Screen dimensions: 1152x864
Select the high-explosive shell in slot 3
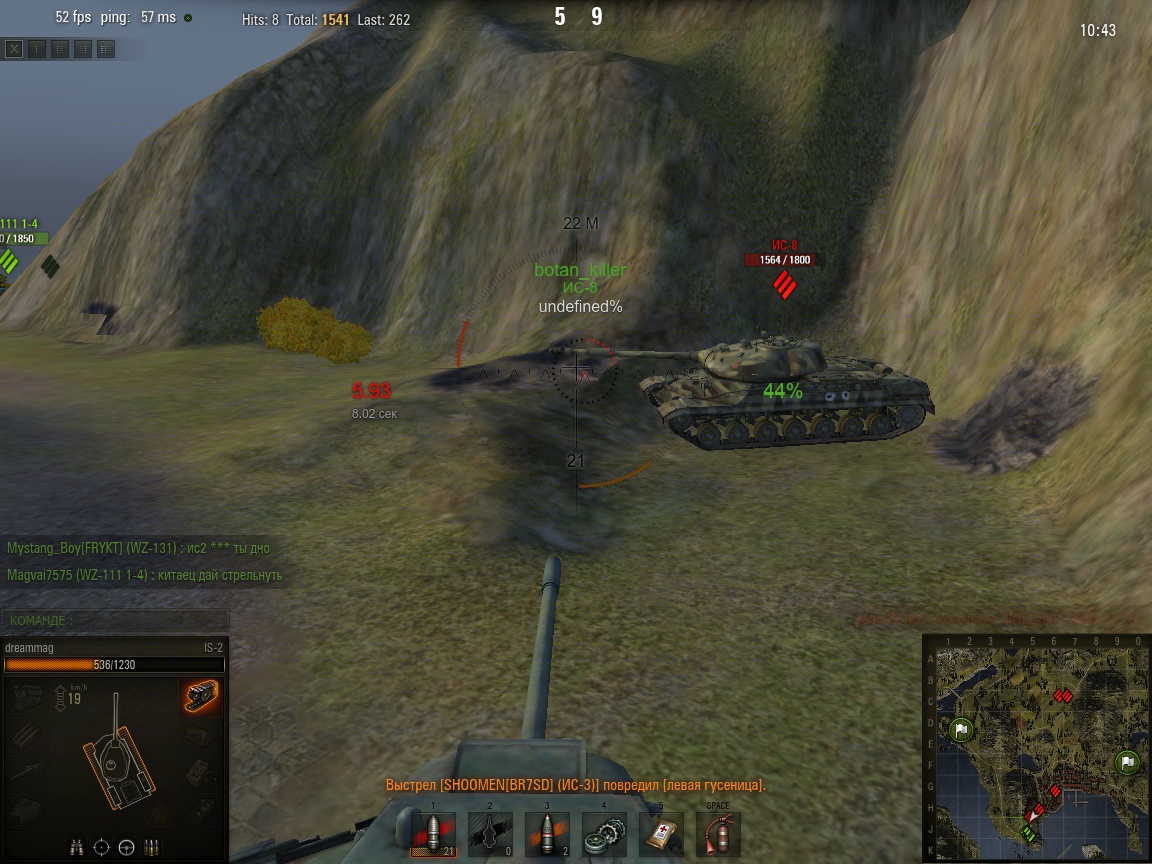coord(547,833)
